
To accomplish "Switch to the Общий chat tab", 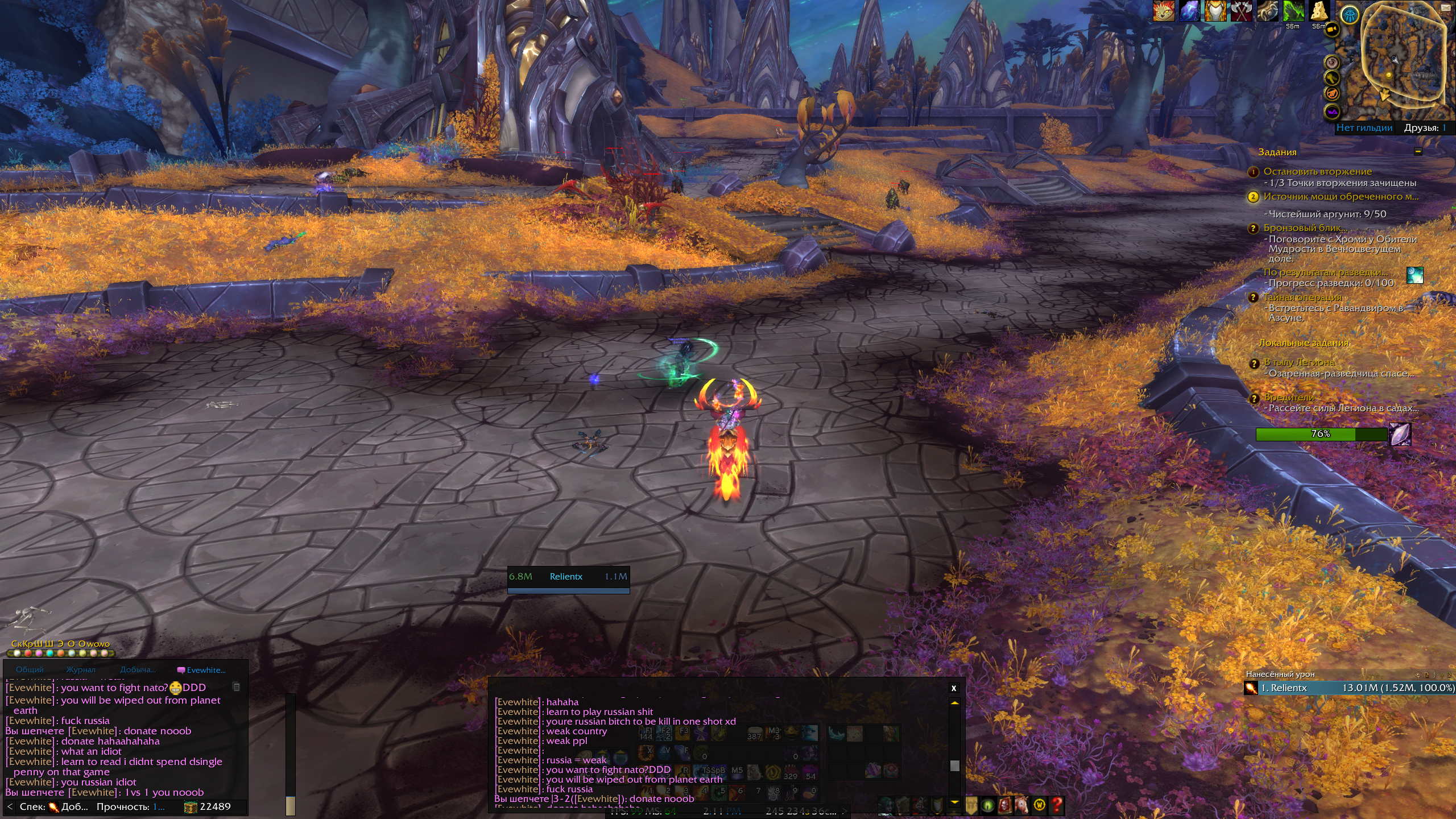I will tap(30, 670).
